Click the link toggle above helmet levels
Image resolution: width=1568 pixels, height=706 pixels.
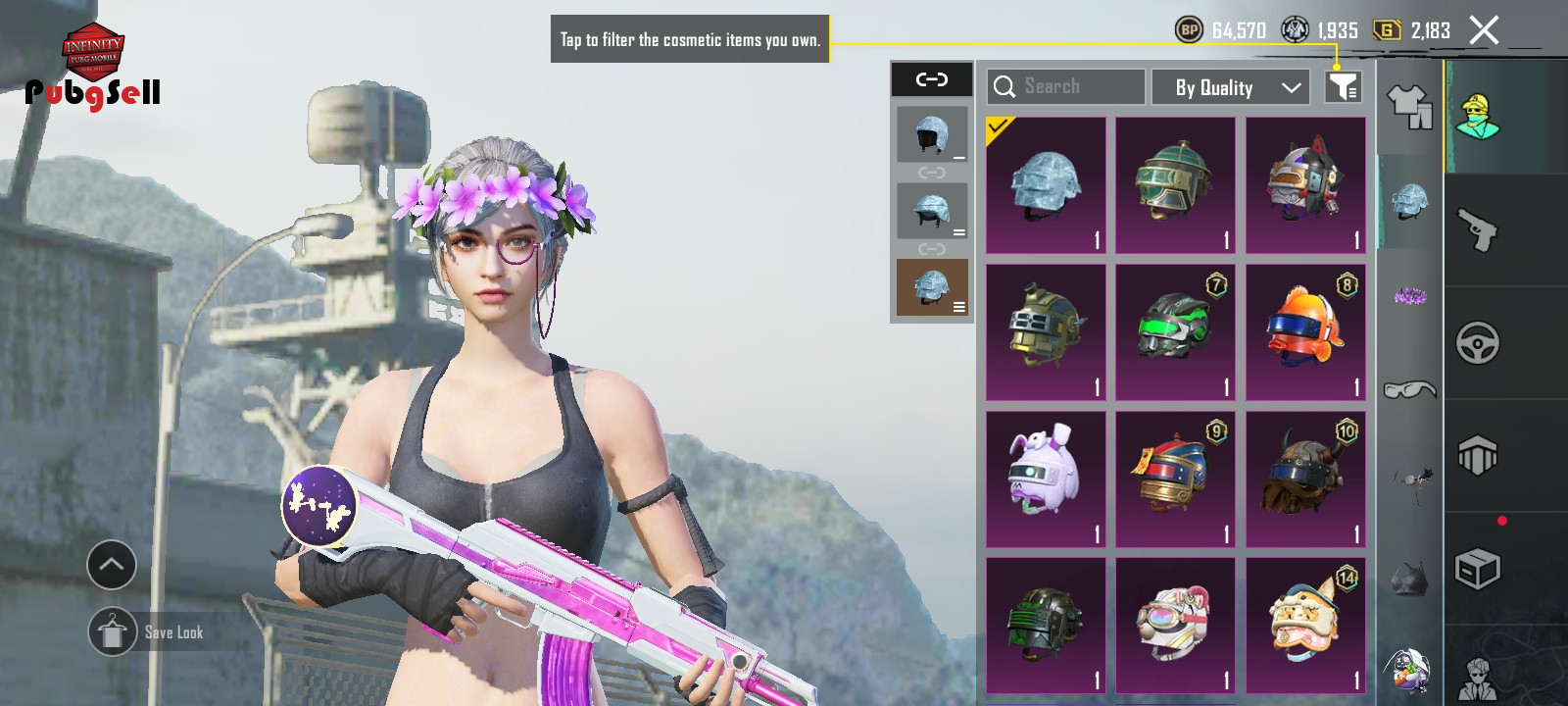pyautogui.click(x=931, y=79)
